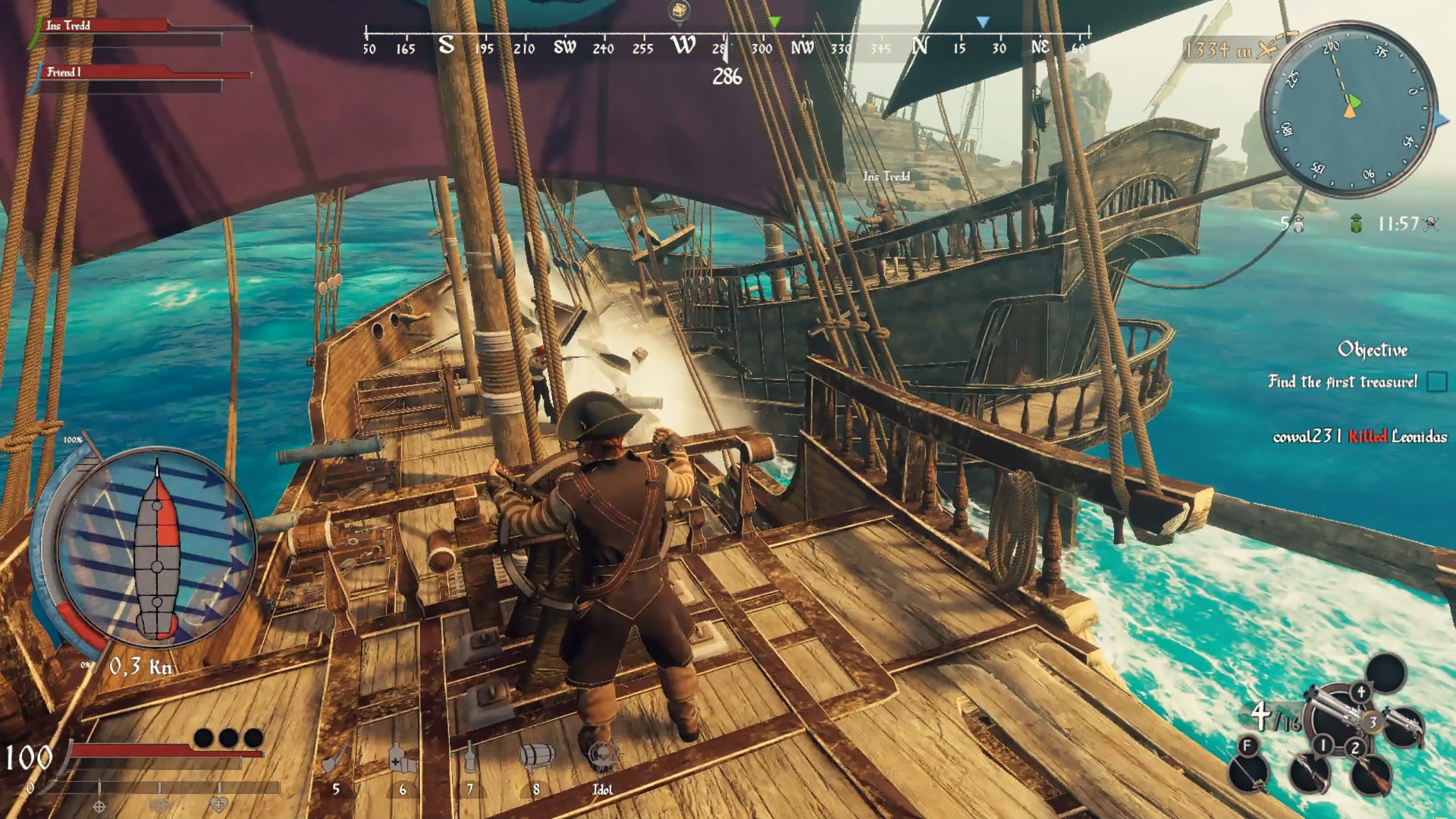Image resolution: width=1456 pixels, height=819 pixels.
Task: Toggle the green crew member indicator
Action: click(x=1357, y=223)
